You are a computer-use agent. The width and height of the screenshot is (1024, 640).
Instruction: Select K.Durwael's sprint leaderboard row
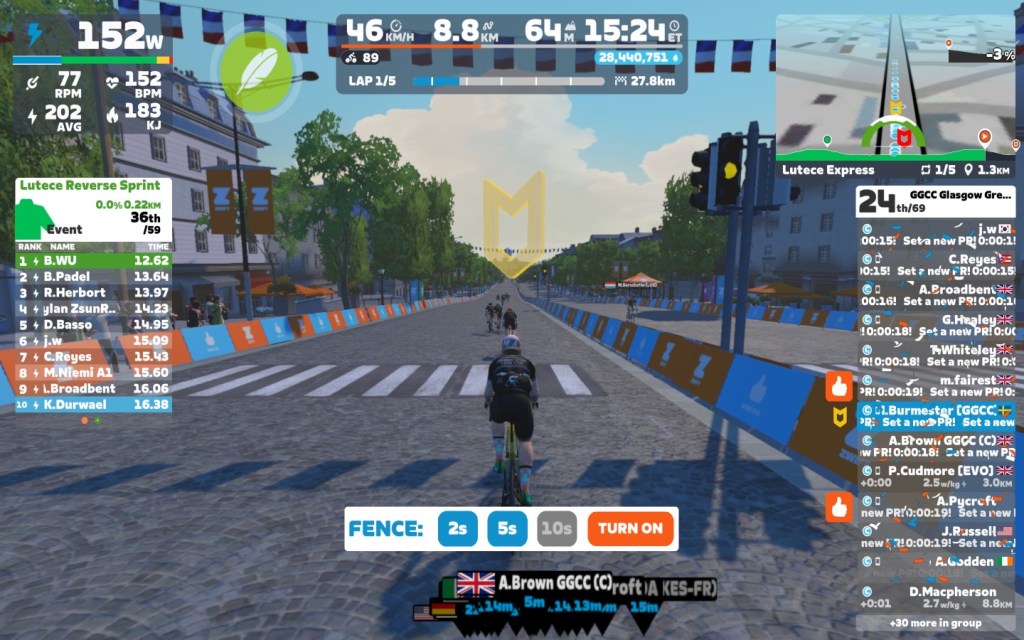(93, 405)
